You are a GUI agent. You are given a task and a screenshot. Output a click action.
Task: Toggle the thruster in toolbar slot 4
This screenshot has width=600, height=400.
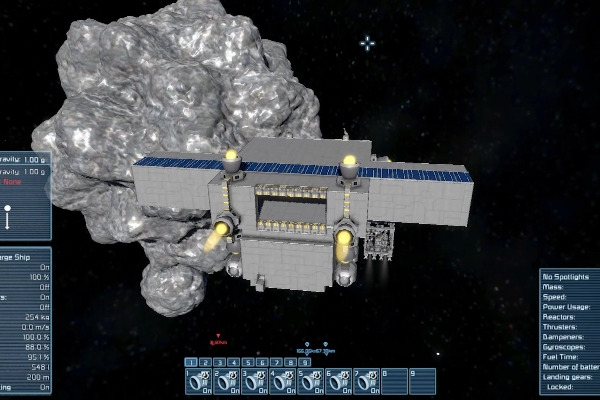283,381
